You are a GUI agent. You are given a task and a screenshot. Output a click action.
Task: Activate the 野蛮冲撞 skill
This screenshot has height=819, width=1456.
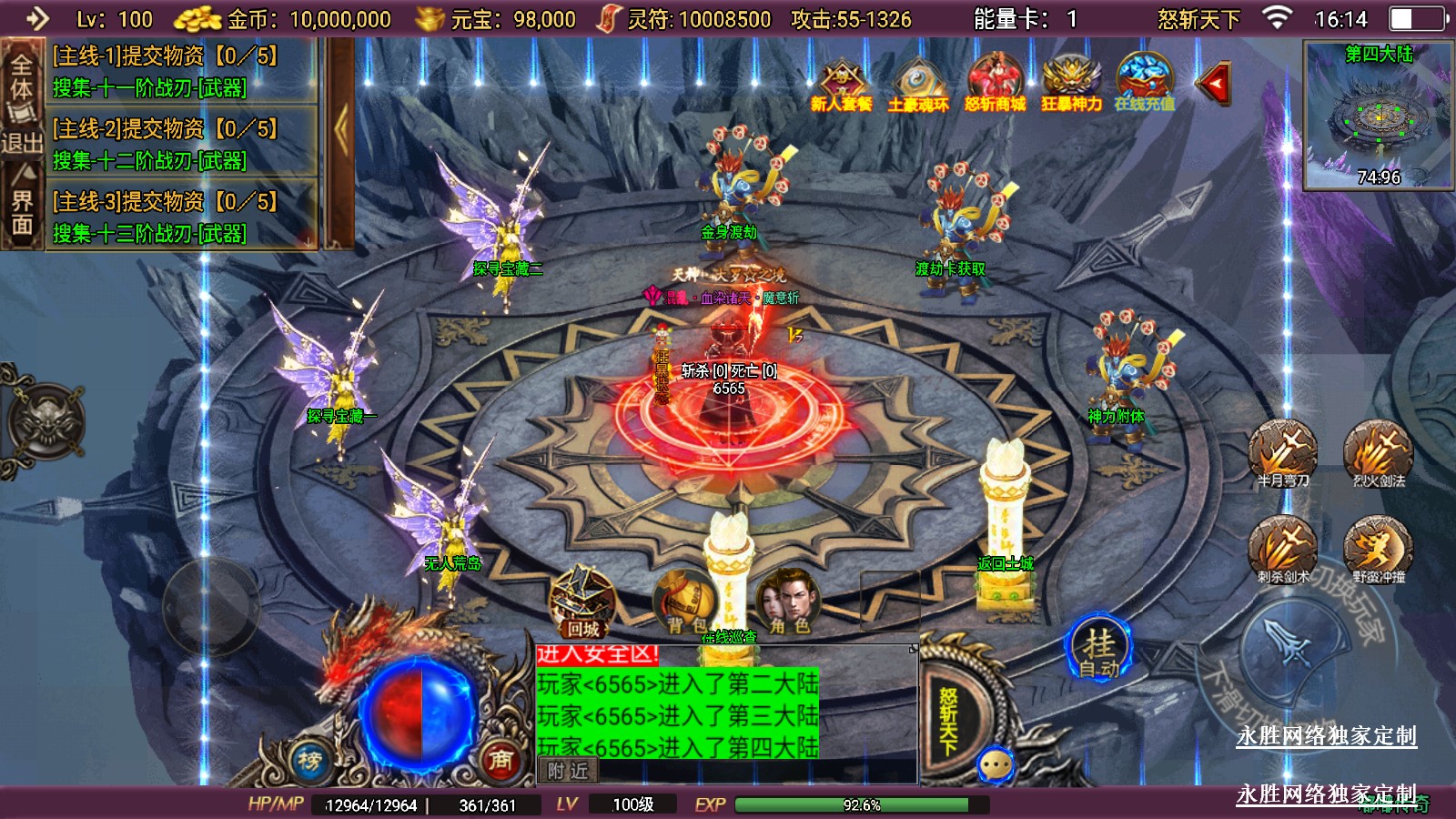tap(1379, 548)
